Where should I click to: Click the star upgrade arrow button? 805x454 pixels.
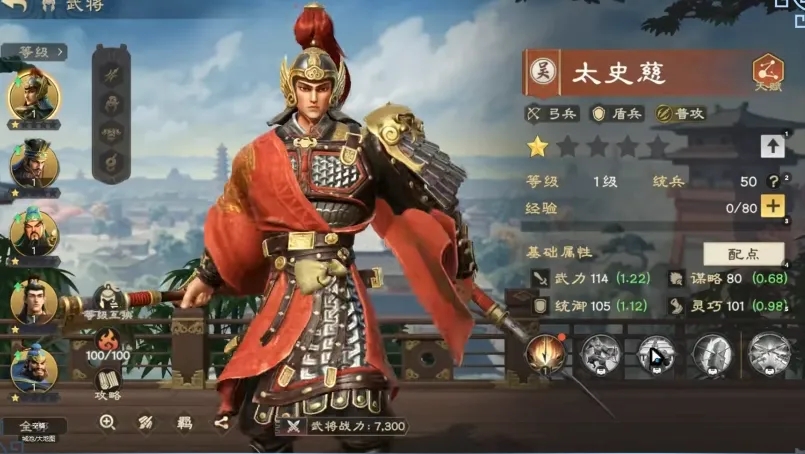pos(772,146)
